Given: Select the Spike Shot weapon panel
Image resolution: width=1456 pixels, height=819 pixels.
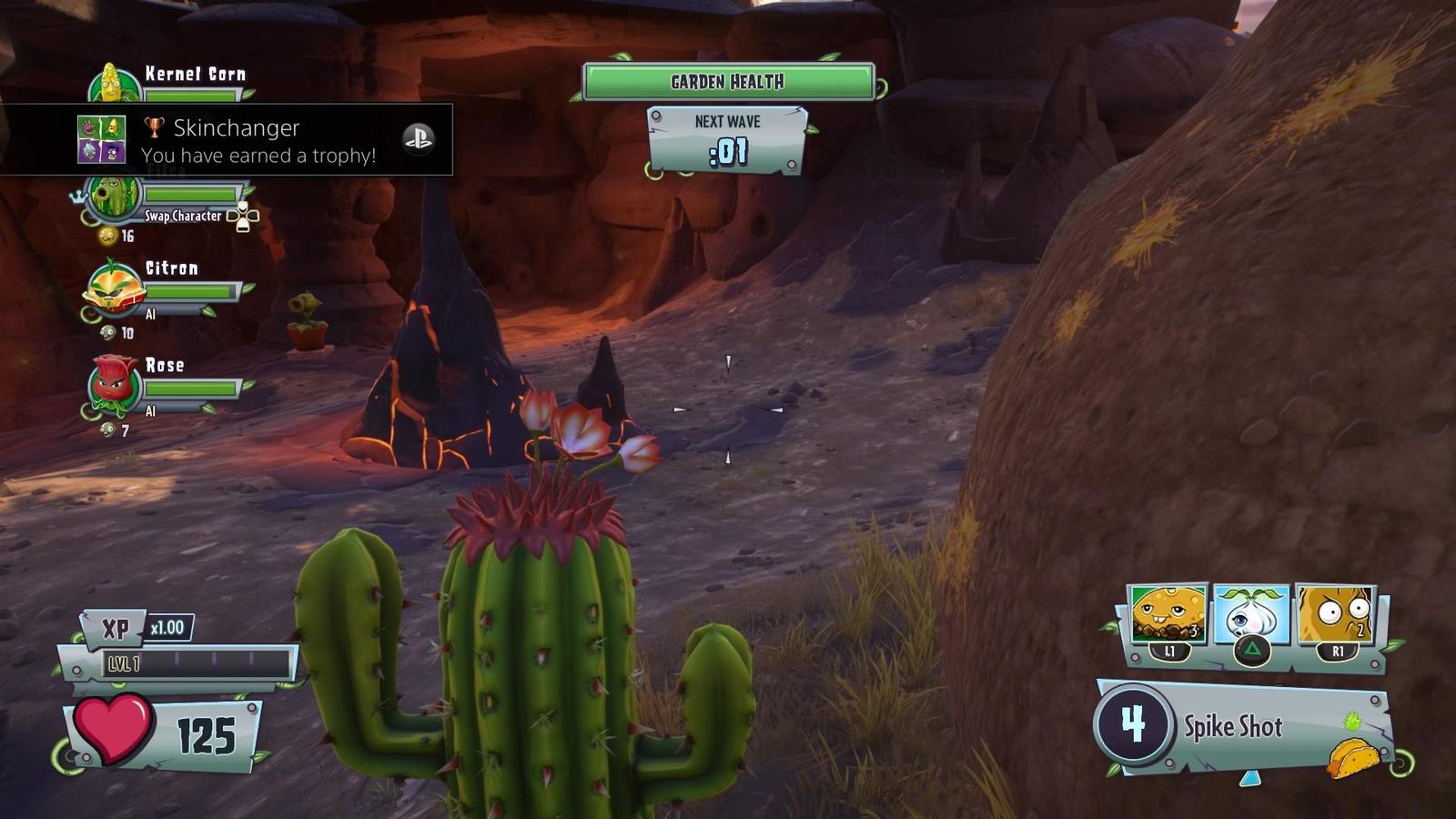Looking at the screenshot, I should pos(1243,726).
